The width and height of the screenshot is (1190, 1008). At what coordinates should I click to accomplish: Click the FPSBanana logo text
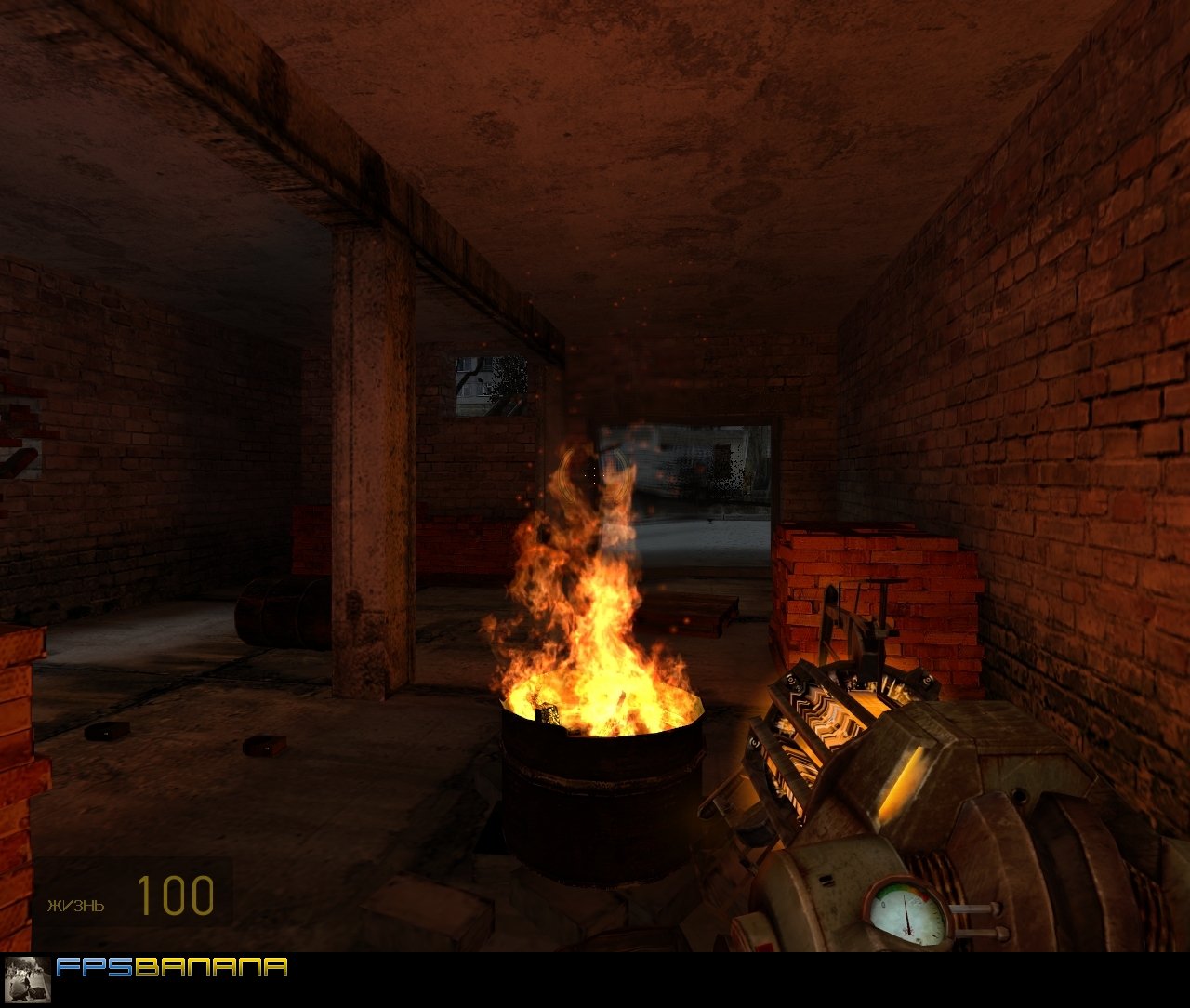coord(172,968)
